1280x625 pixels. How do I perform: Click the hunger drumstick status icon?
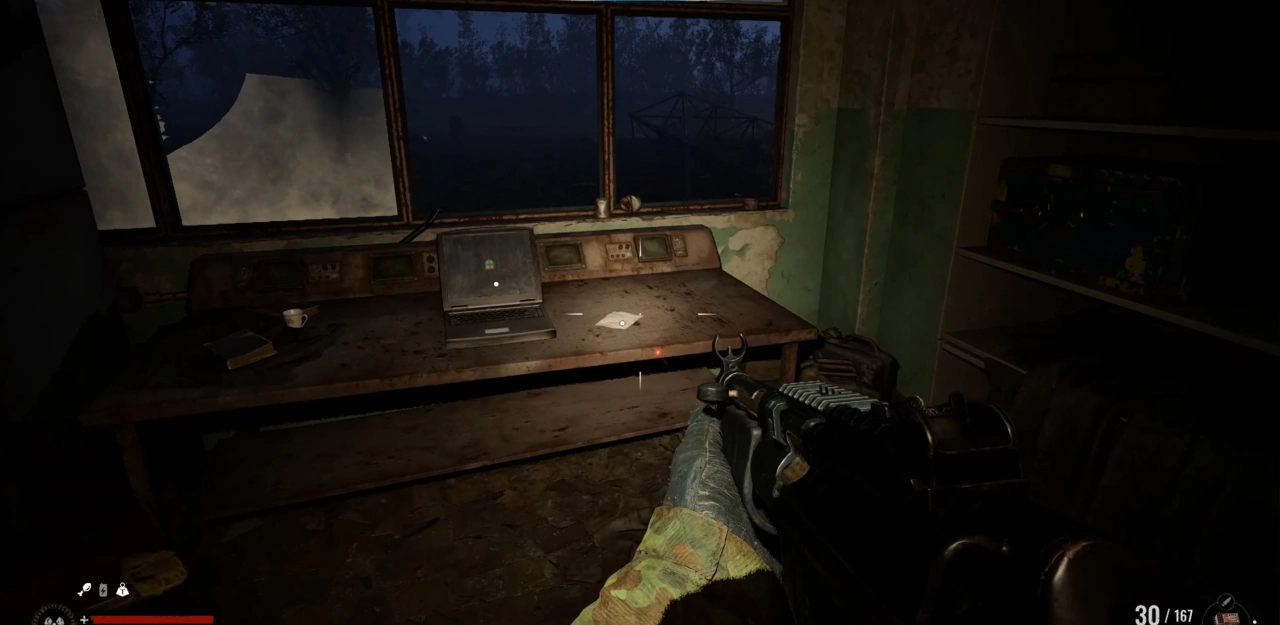tap(84, 590)
